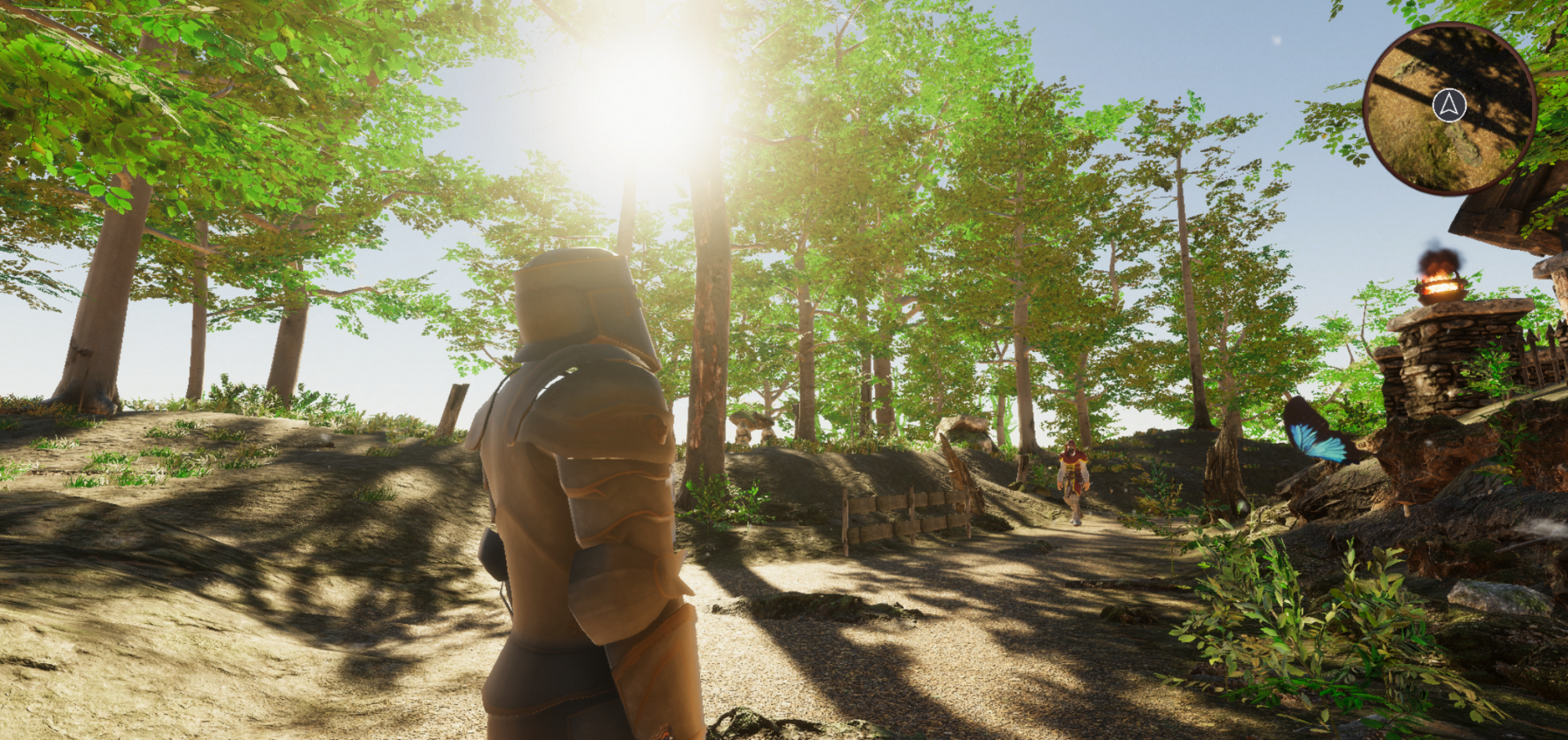The height and width of the screenshot is (740, 1568).
Task: Click the circular minimap
Action: coord(1449,109)
